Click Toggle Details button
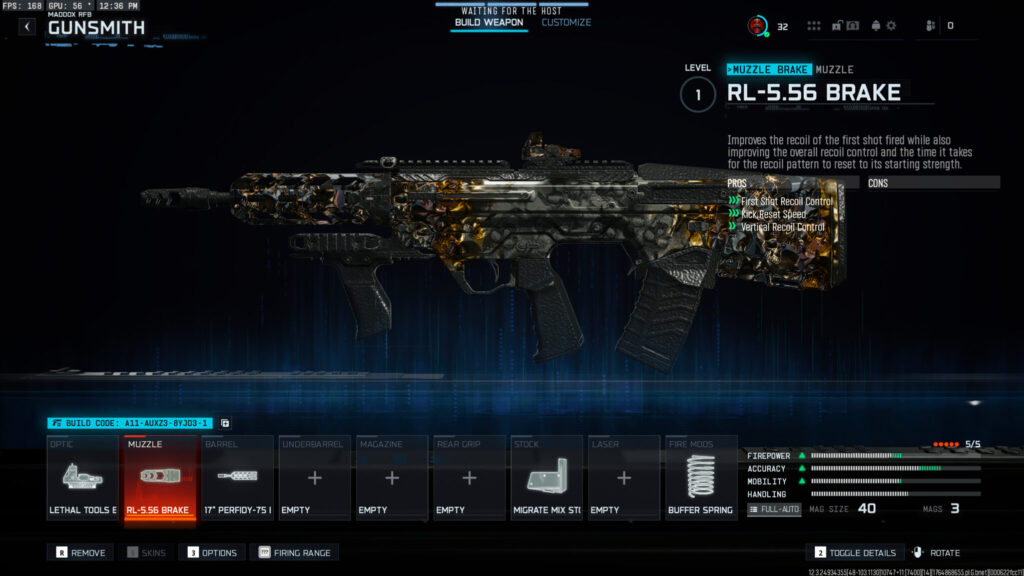The width and height of the screenshot is (1024, 576). tap(854, 552)
